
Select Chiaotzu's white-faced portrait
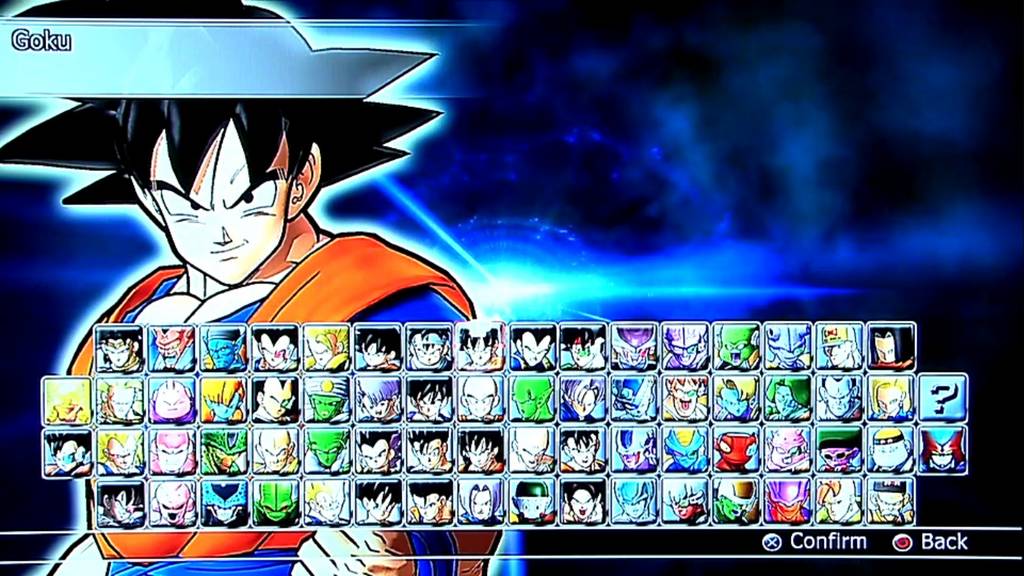530,502
